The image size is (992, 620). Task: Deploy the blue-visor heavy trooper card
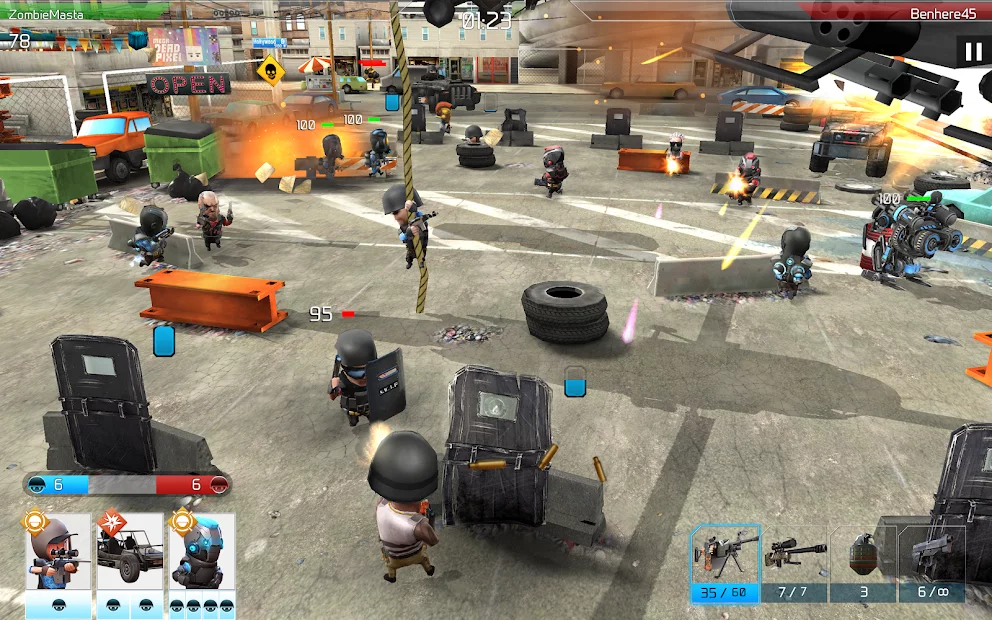[202, 560]
